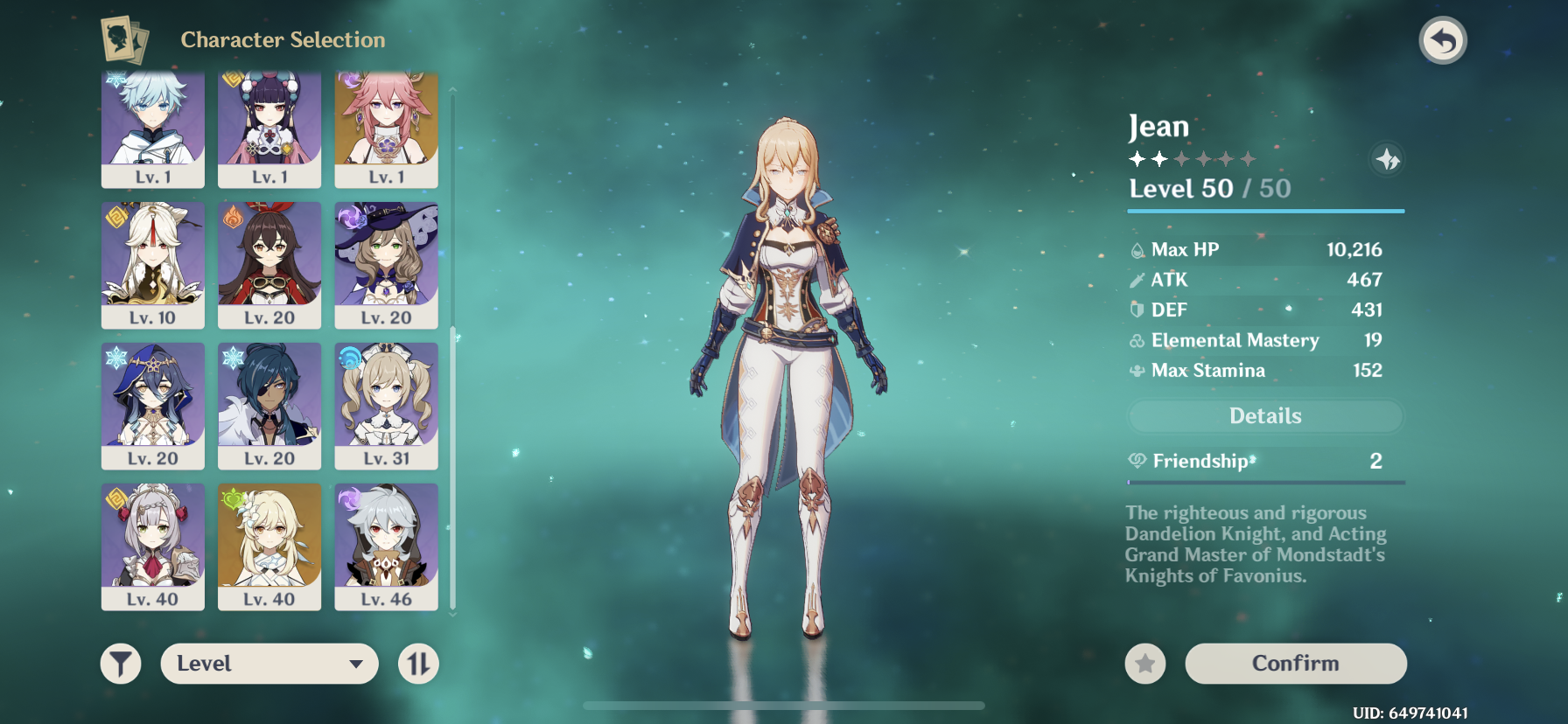Open Jean's stat Details

1265,416
